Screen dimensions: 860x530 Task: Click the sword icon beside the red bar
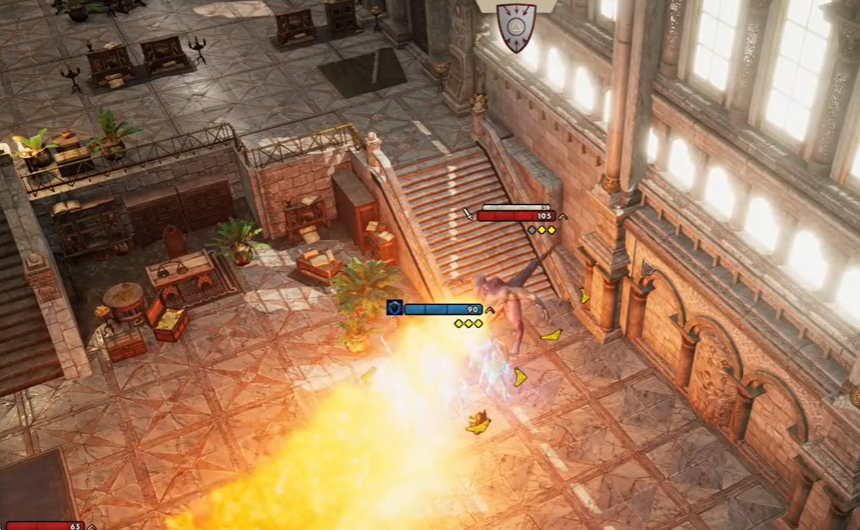click(x=469, y=214)
